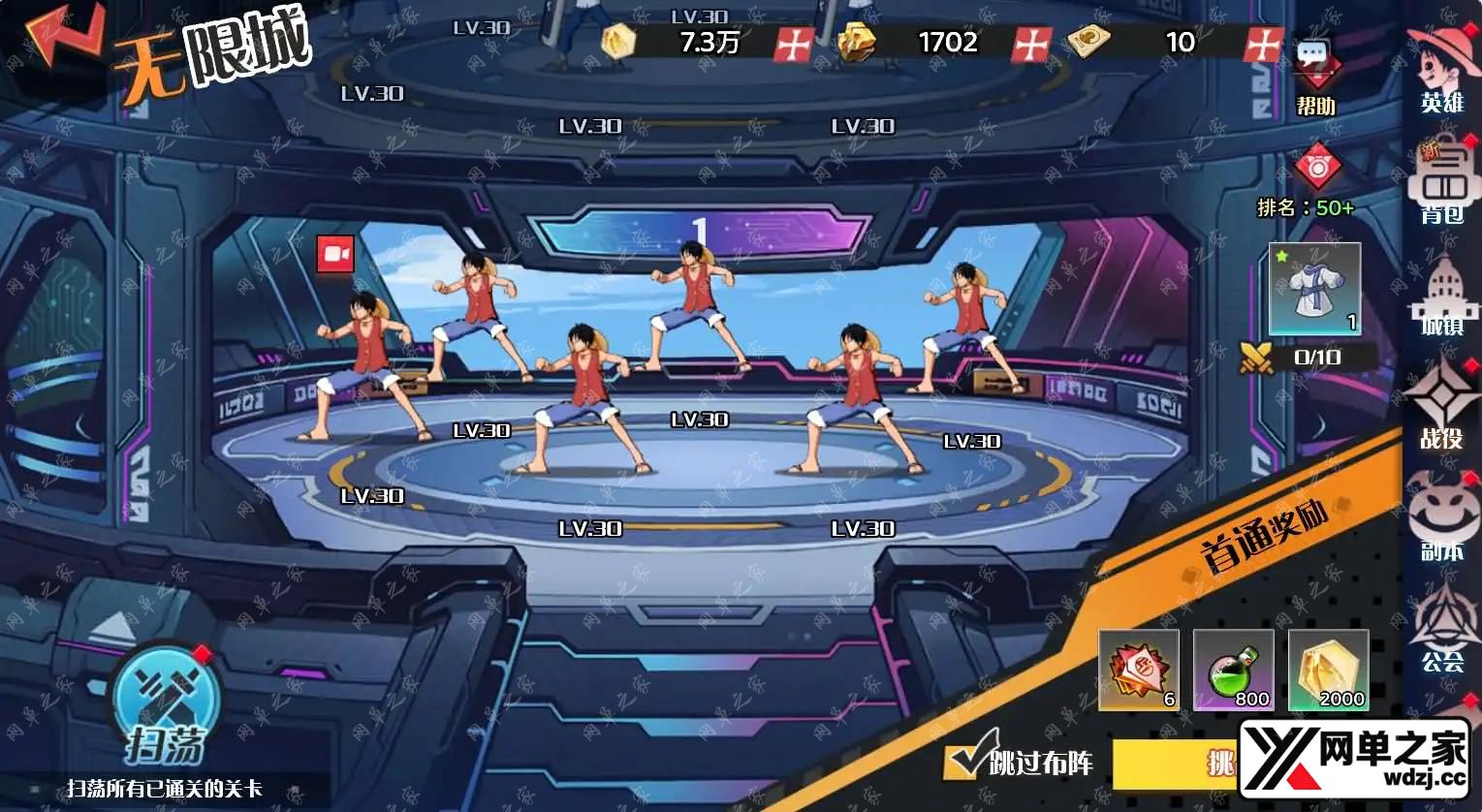Open the 英雄 heroes menu

click(x=1443, y=68)
